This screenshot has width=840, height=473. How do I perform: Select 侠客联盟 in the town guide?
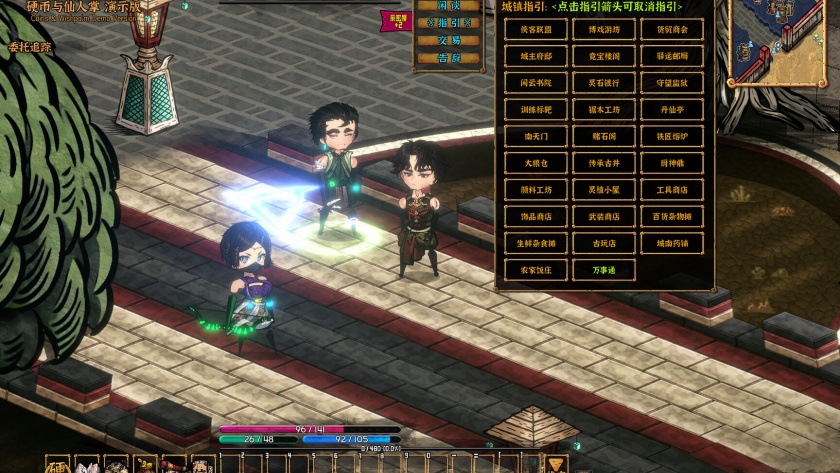533,30
